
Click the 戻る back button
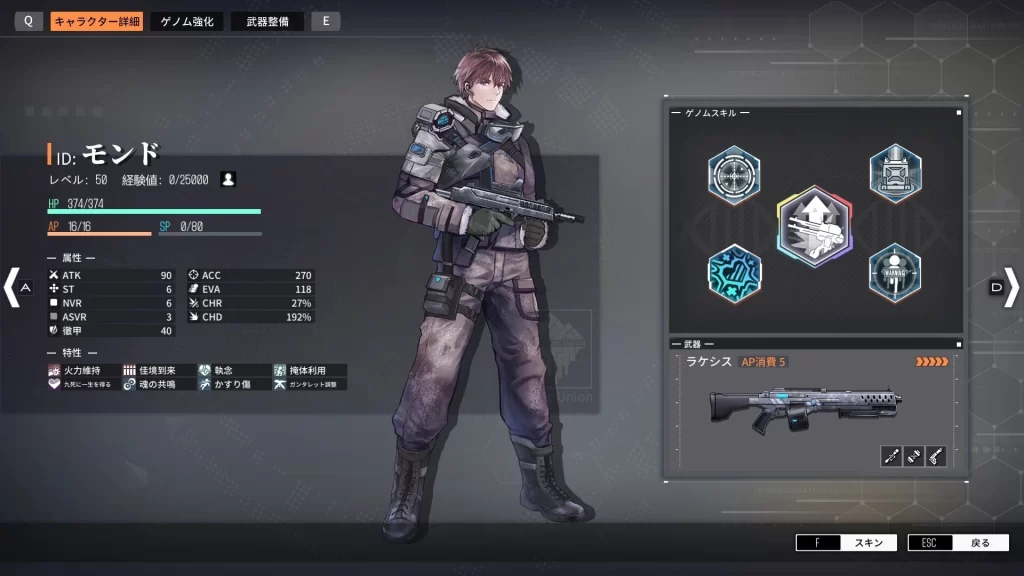click(959, 543)
